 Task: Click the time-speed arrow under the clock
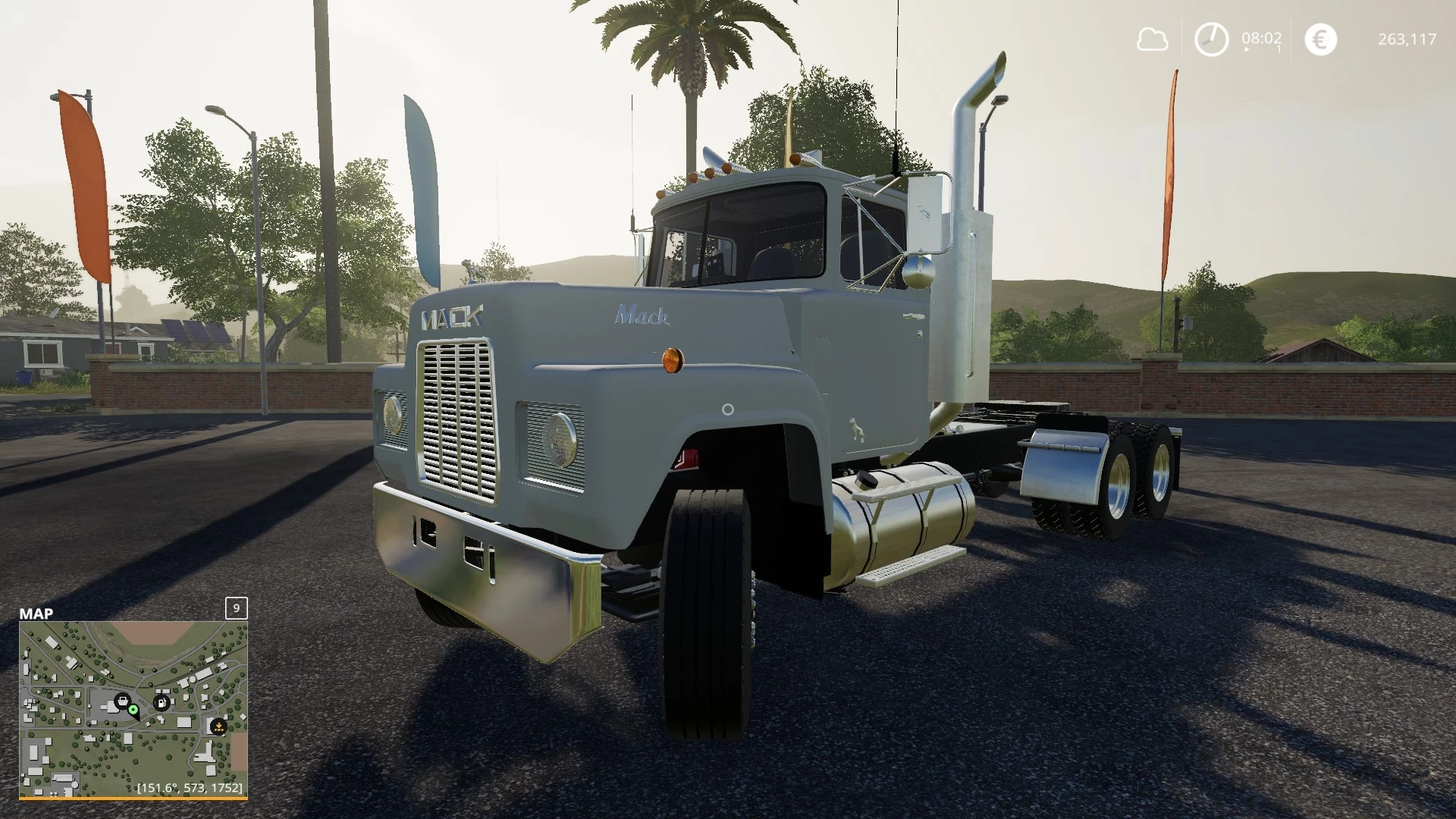pyautogui.click(x=1246, y=49)
